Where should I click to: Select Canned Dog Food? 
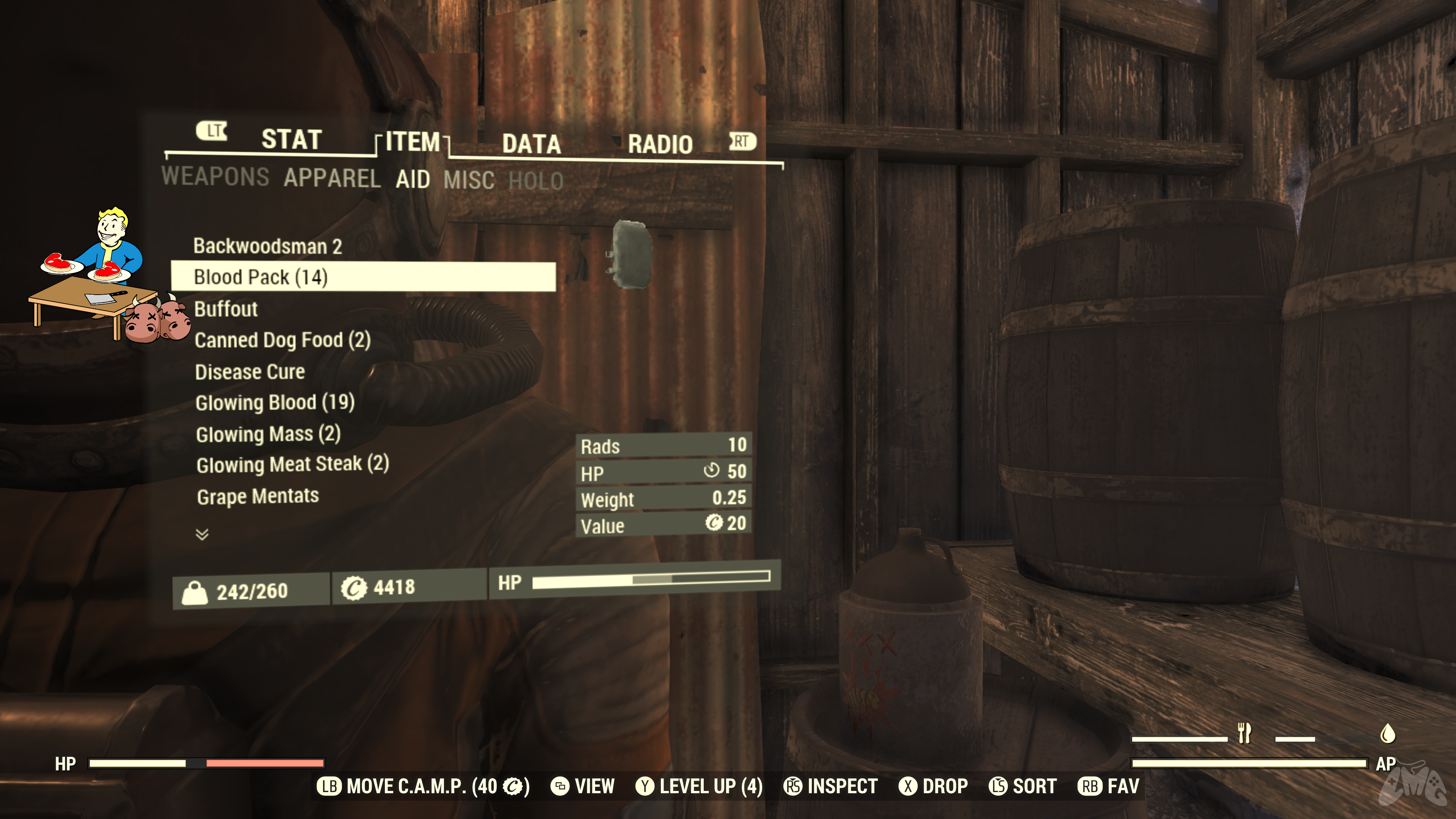point(282,340)
